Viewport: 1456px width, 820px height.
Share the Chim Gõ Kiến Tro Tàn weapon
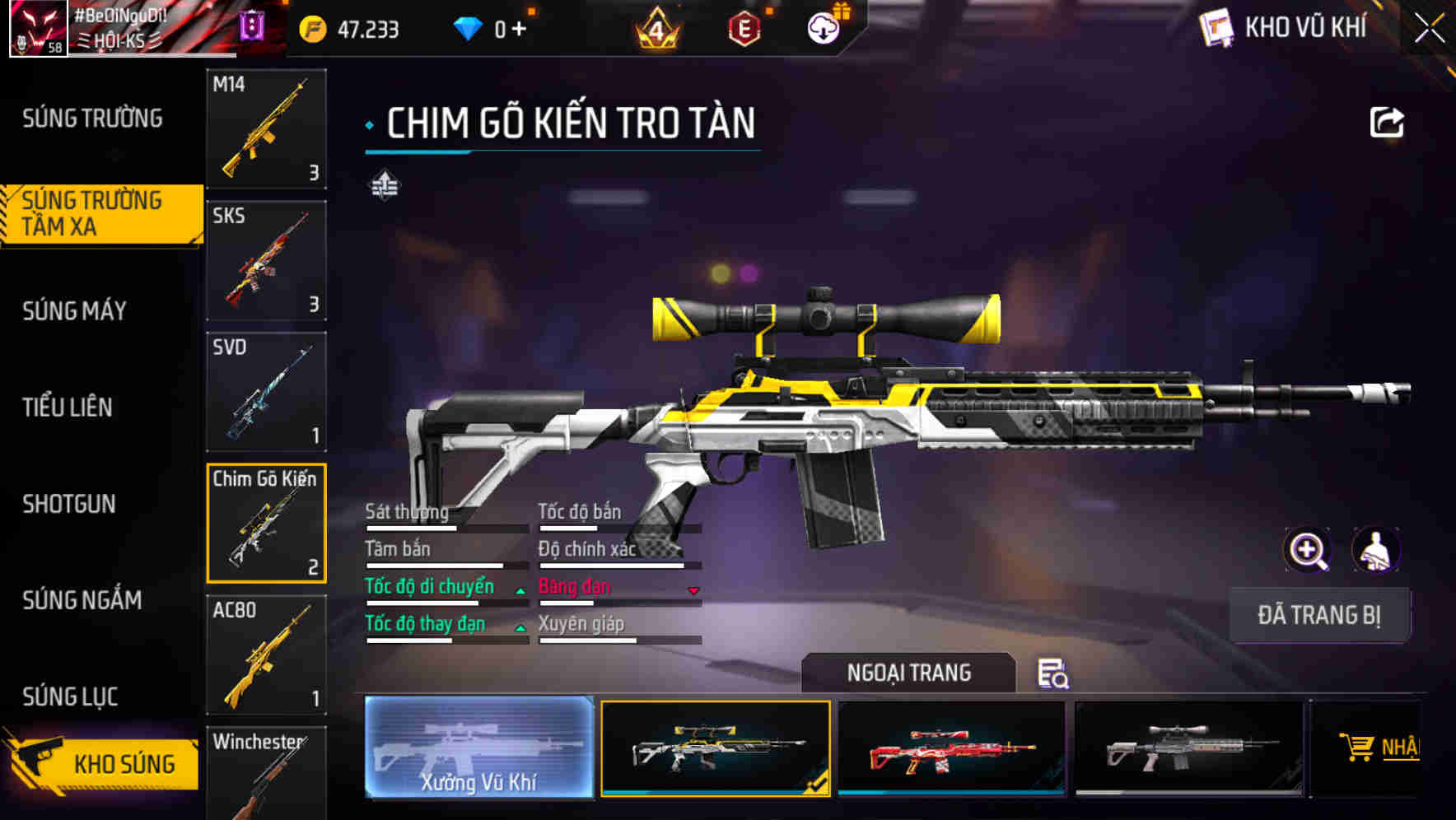pos(1387,121)
